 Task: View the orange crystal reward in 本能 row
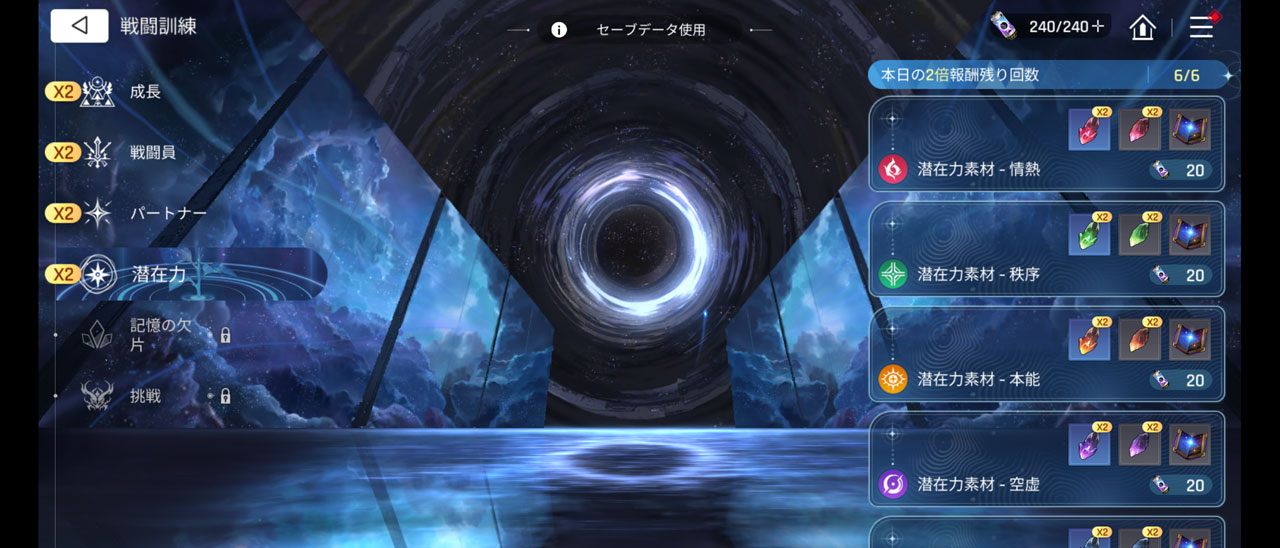pos(1089,341)
